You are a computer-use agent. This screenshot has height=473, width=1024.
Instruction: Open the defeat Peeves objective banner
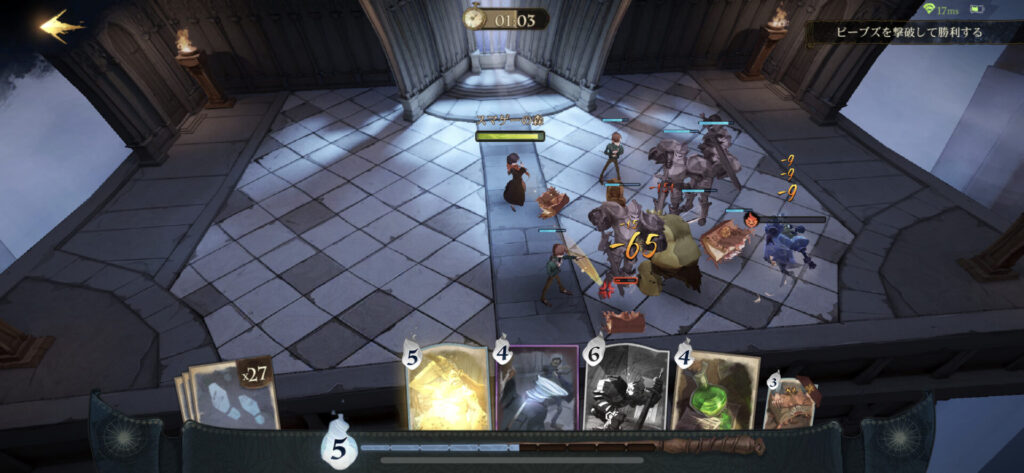tap(912, 33)
